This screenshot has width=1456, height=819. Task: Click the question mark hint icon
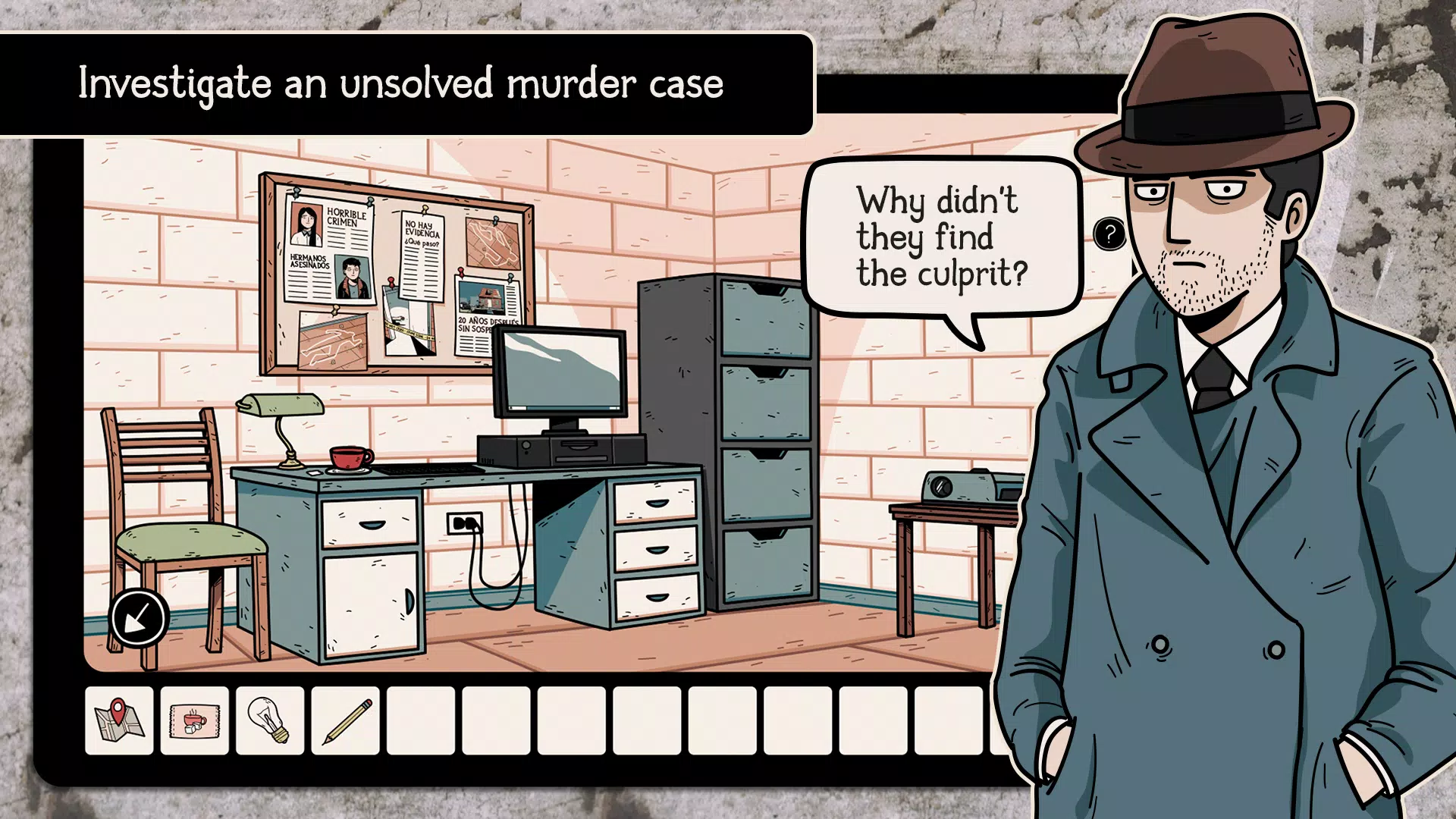click(1110, 234)
